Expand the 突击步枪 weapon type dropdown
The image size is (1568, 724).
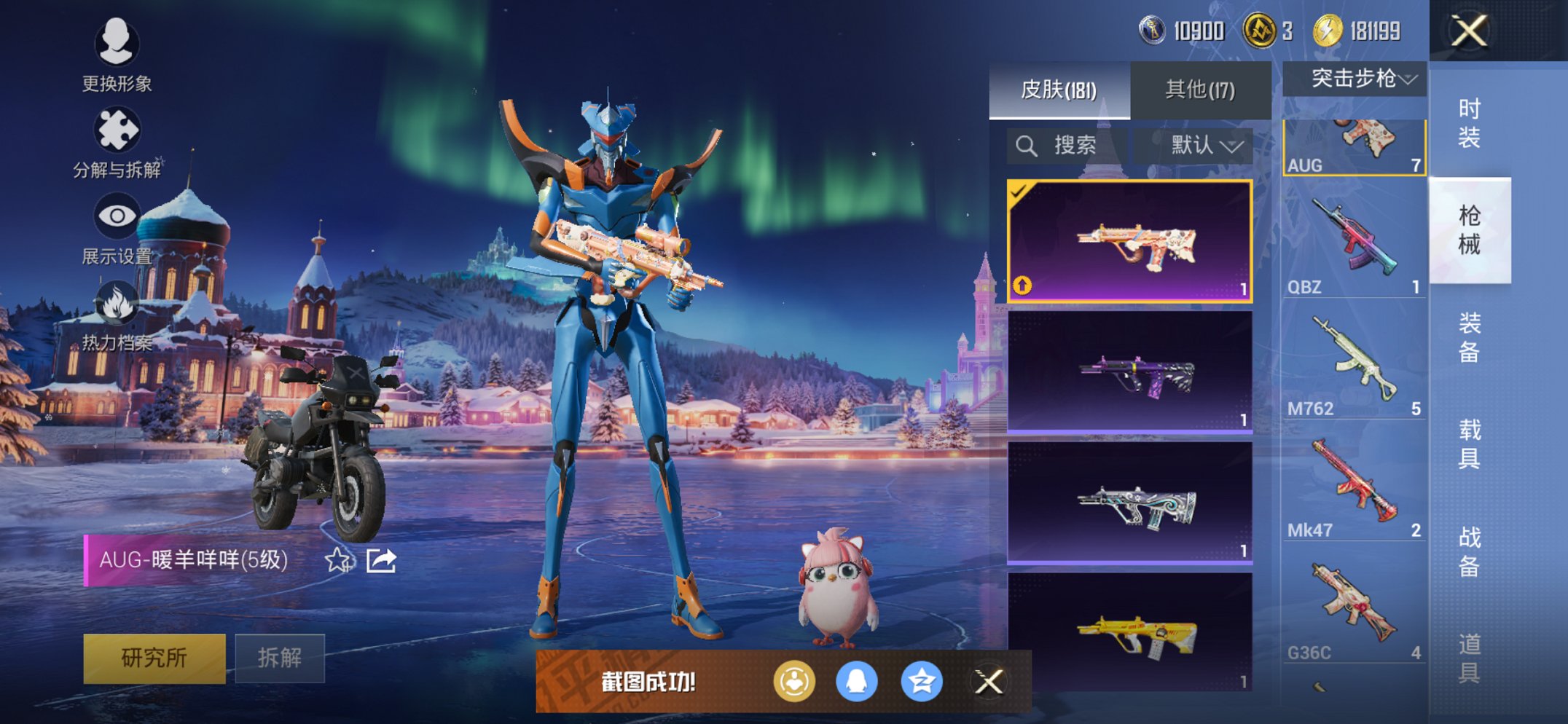point(1354,79)
